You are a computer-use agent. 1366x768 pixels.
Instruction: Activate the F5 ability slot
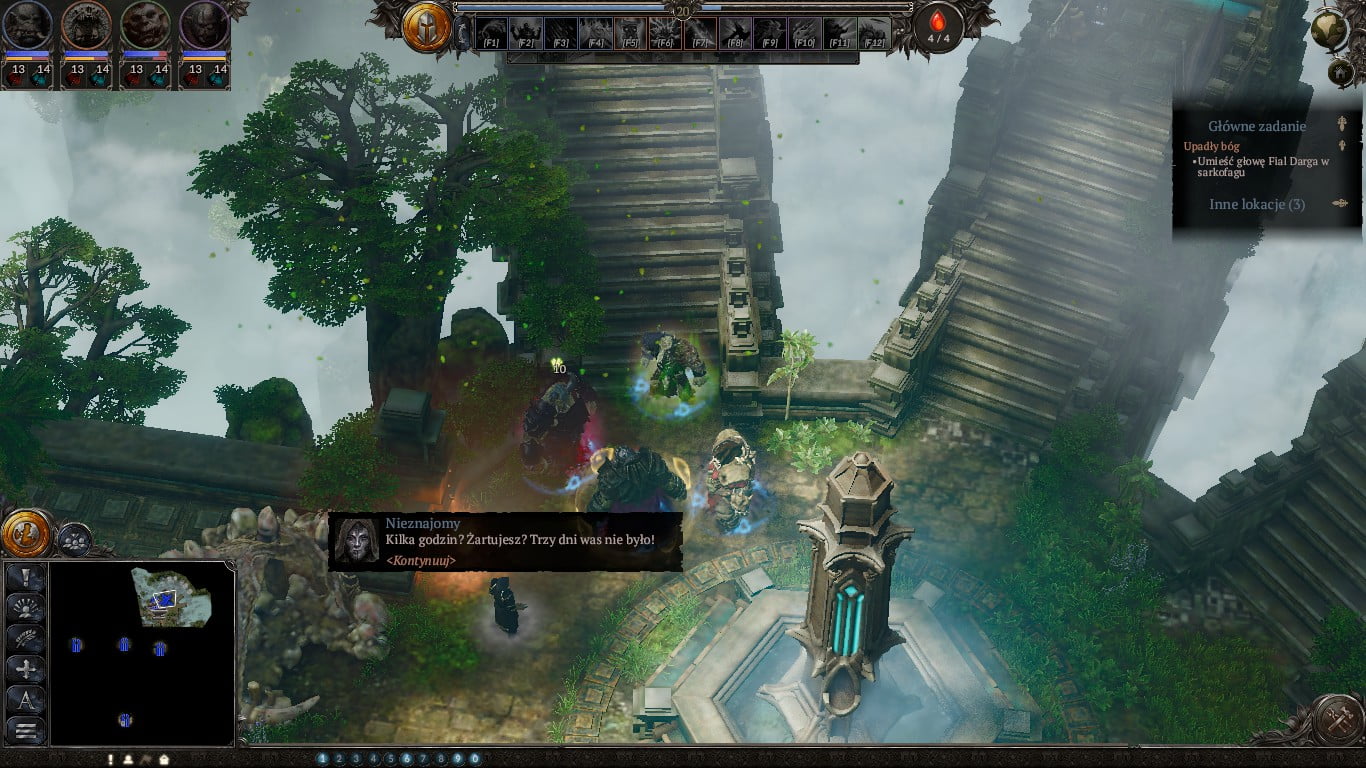(629, 33)
